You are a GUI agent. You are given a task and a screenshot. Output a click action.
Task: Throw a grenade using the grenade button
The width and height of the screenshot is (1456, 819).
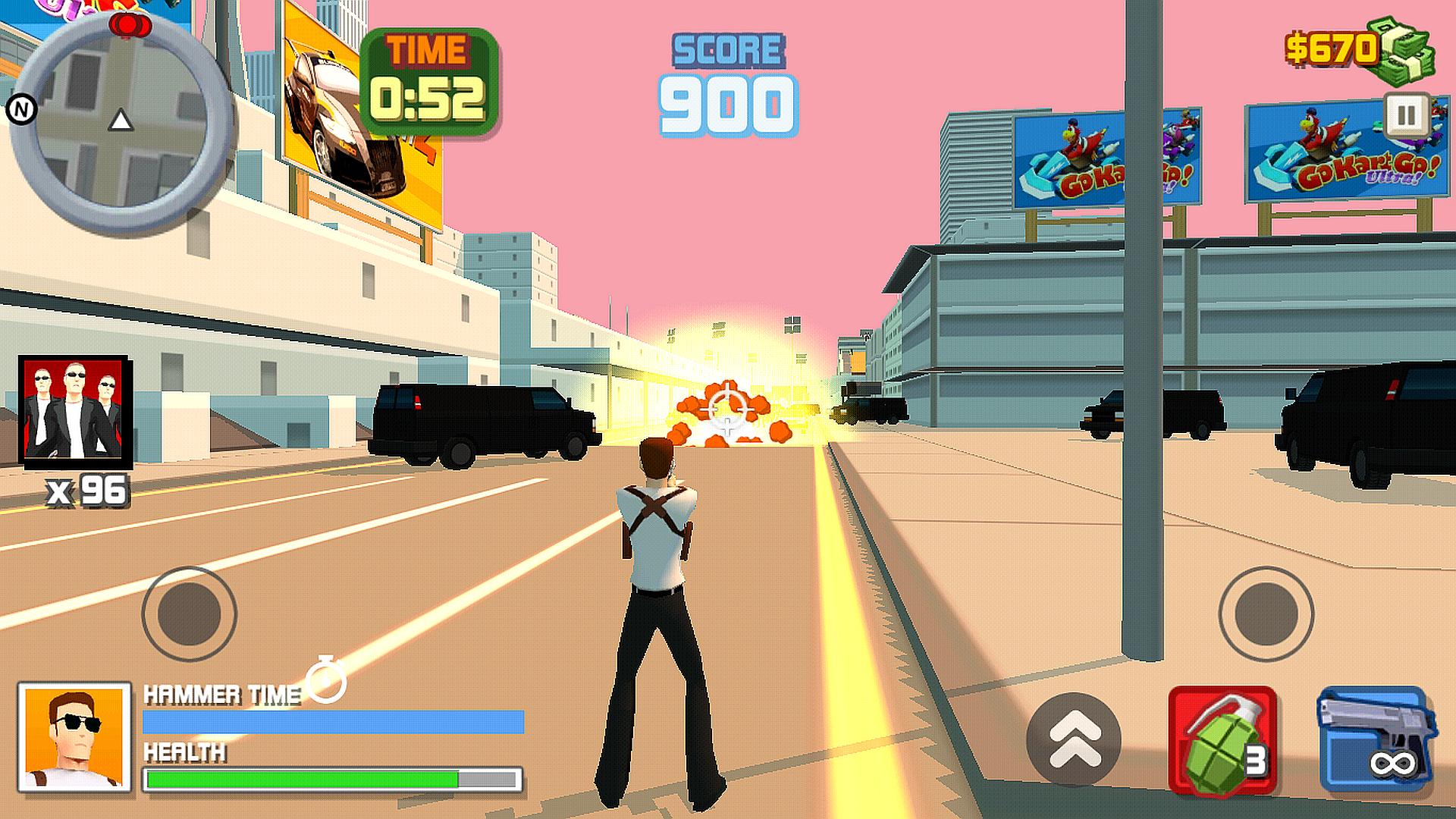click(1222, 741)
